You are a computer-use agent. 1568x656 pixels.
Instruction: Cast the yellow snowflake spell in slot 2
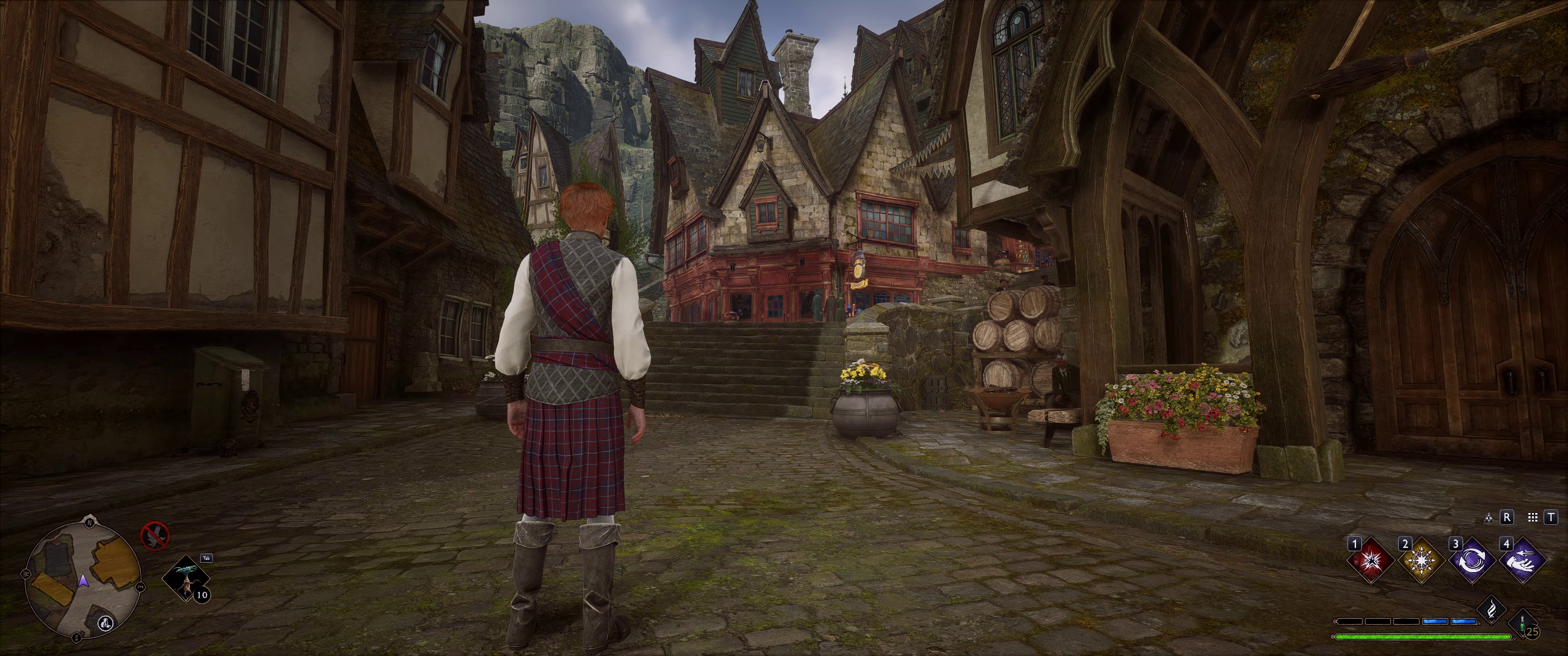tap(1421, 560)
